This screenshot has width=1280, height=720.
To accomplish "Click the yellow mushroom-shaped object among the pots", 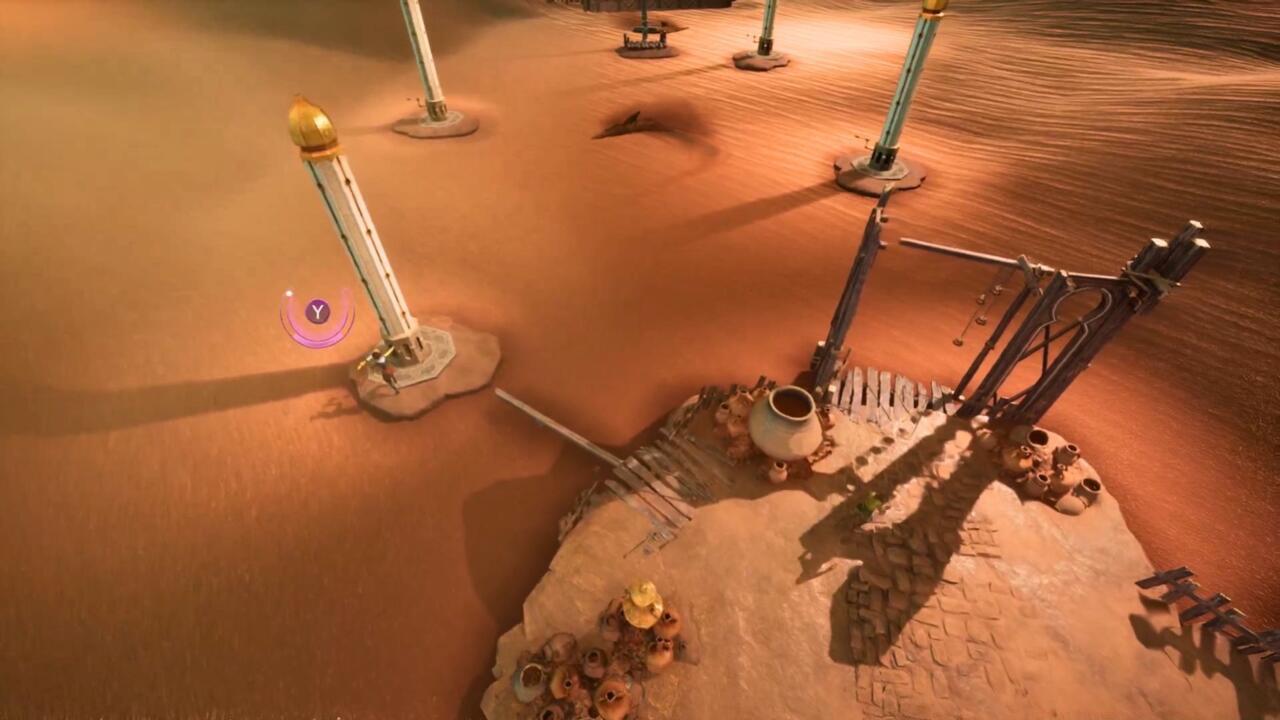I will [638, 604].
